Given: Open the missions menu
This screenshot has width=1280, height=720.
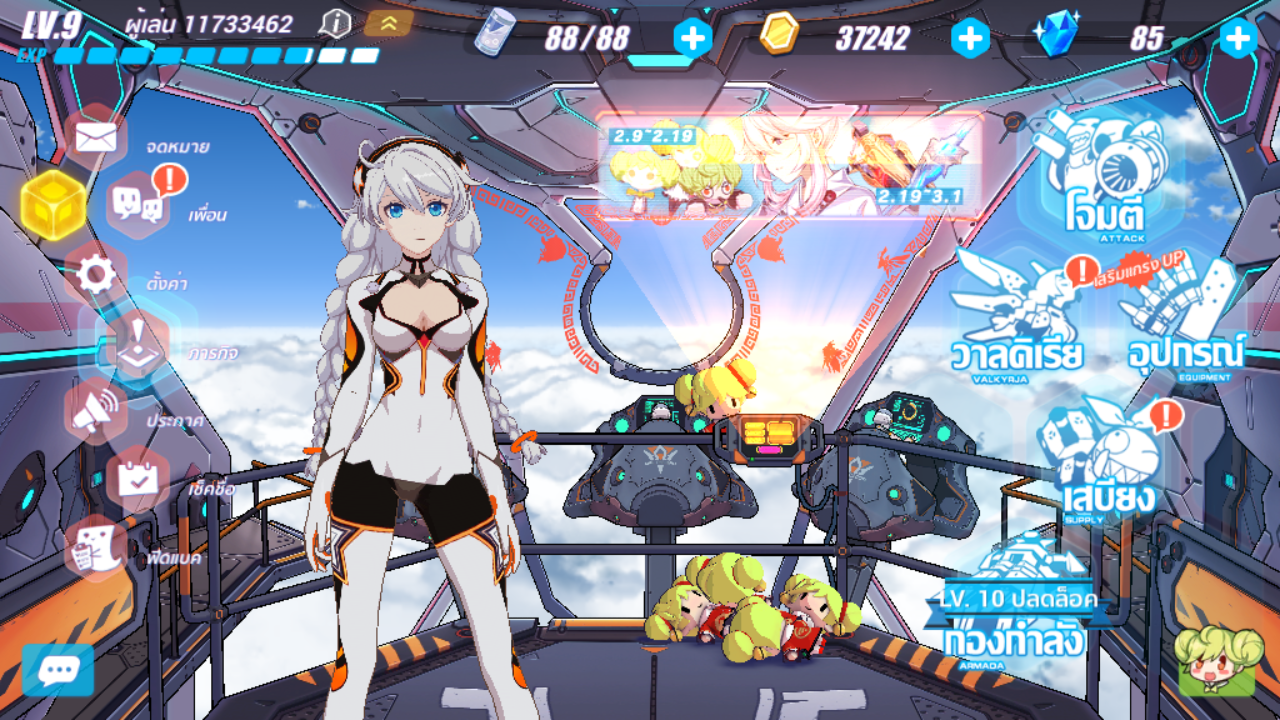Looking at the screenshot, I should (x=136, y=342).
